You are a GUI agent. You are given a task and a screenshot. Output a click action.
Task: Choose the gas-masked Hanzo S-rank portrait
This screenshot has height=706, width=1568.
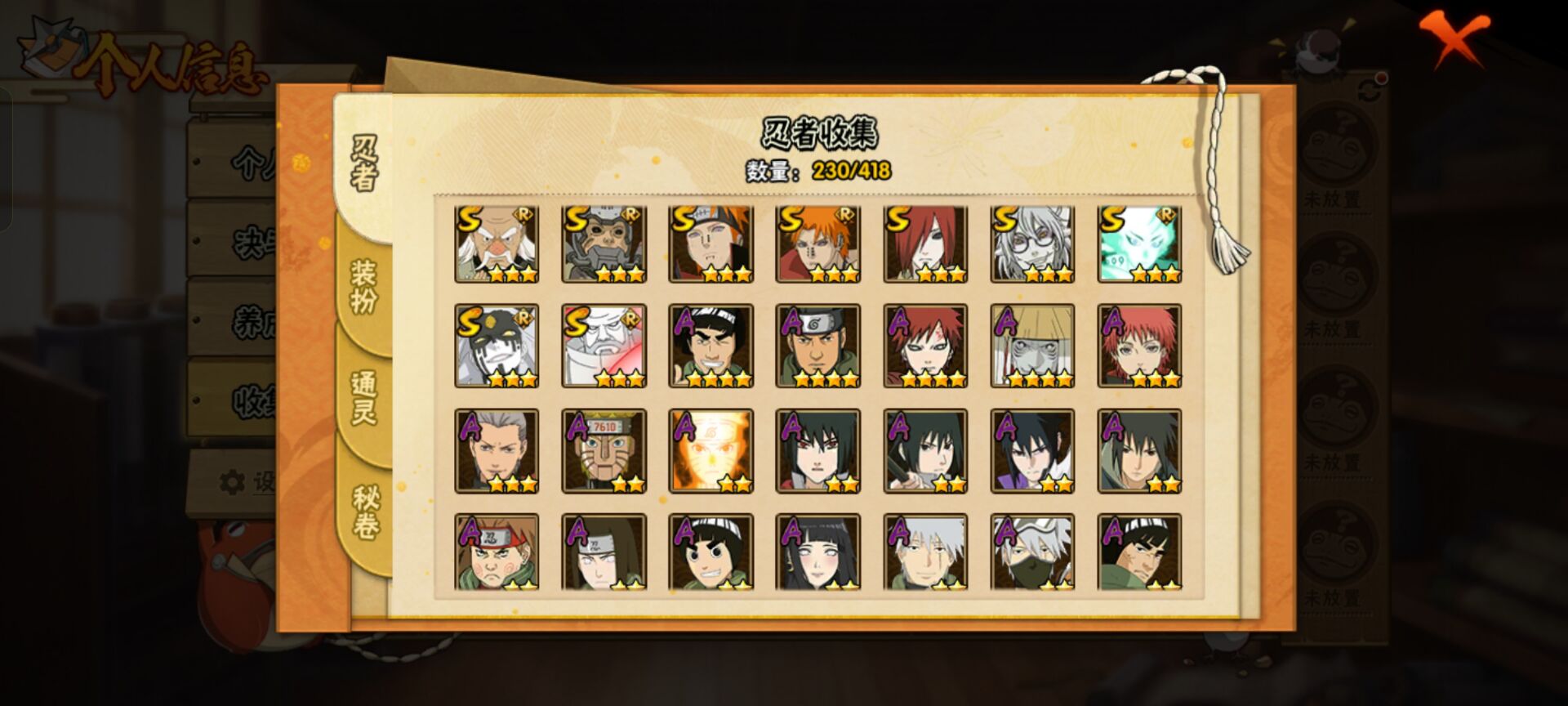click(x=604, y=244)
